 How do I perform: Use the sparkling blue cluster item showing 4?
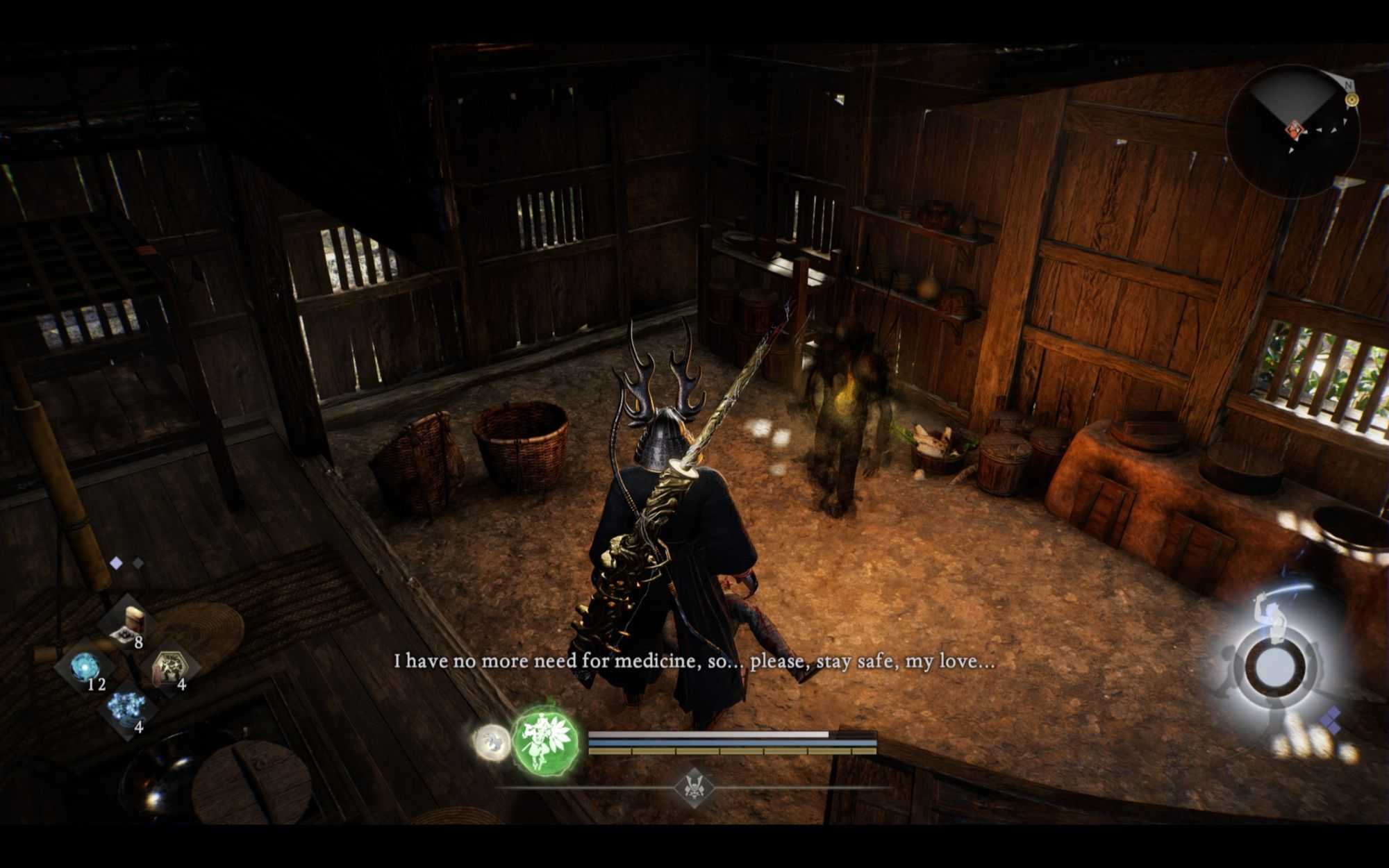pyautogui.click(x=129, y=708)
